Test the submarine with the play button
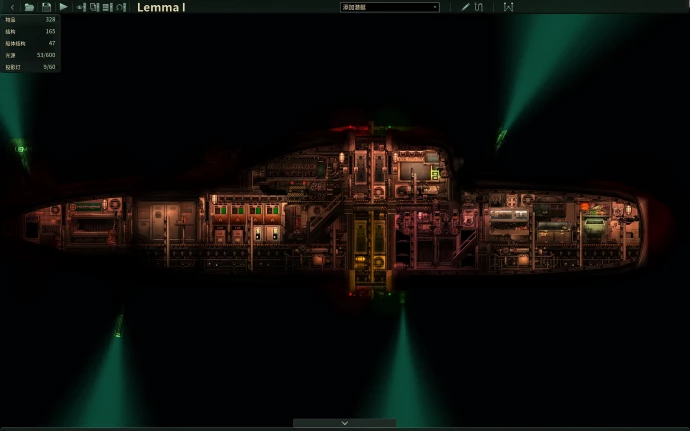Screen dimensions: 690x431 click(63, 7)
